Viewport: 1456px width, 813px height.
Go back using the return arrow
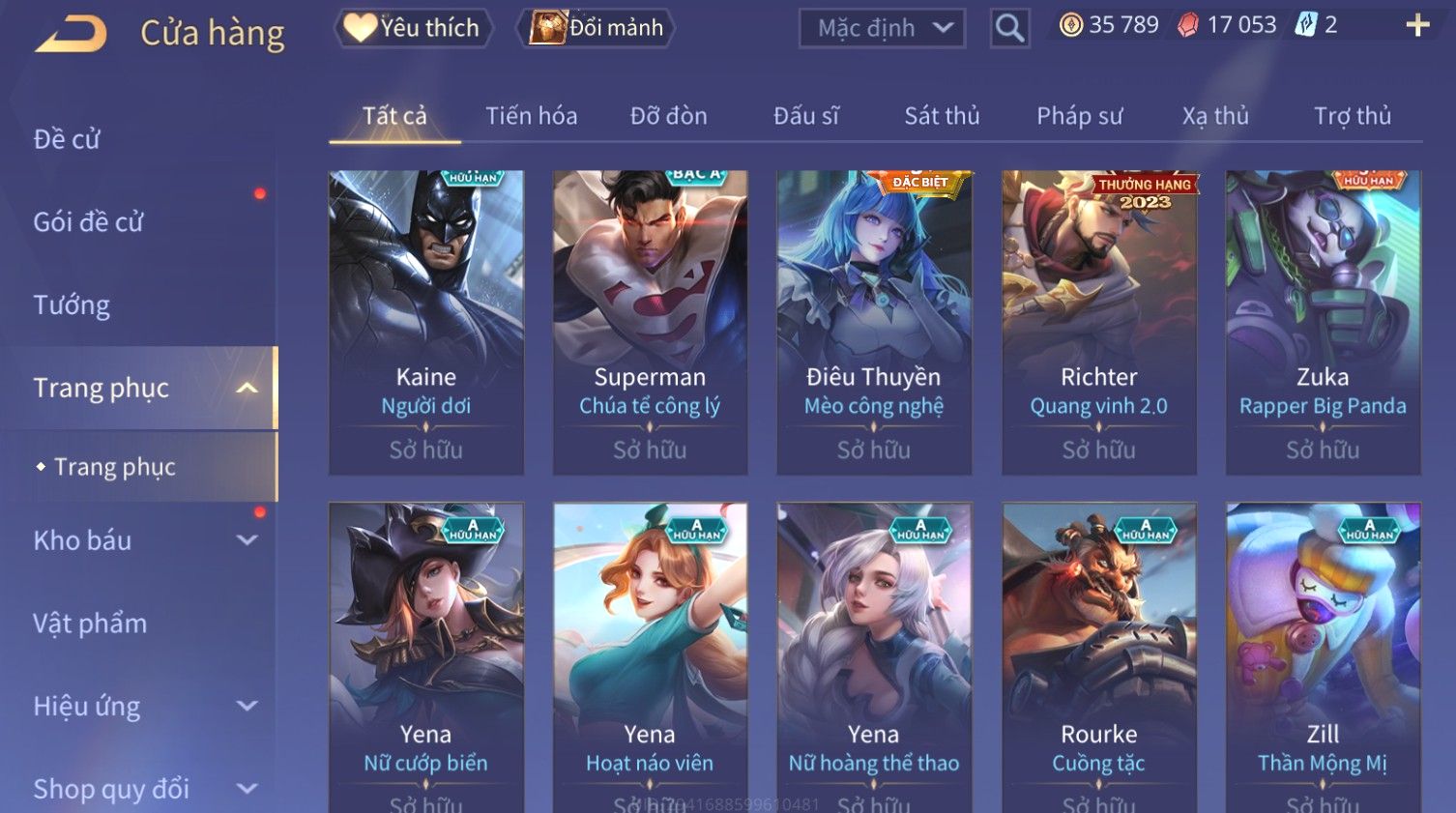point(71,33)
